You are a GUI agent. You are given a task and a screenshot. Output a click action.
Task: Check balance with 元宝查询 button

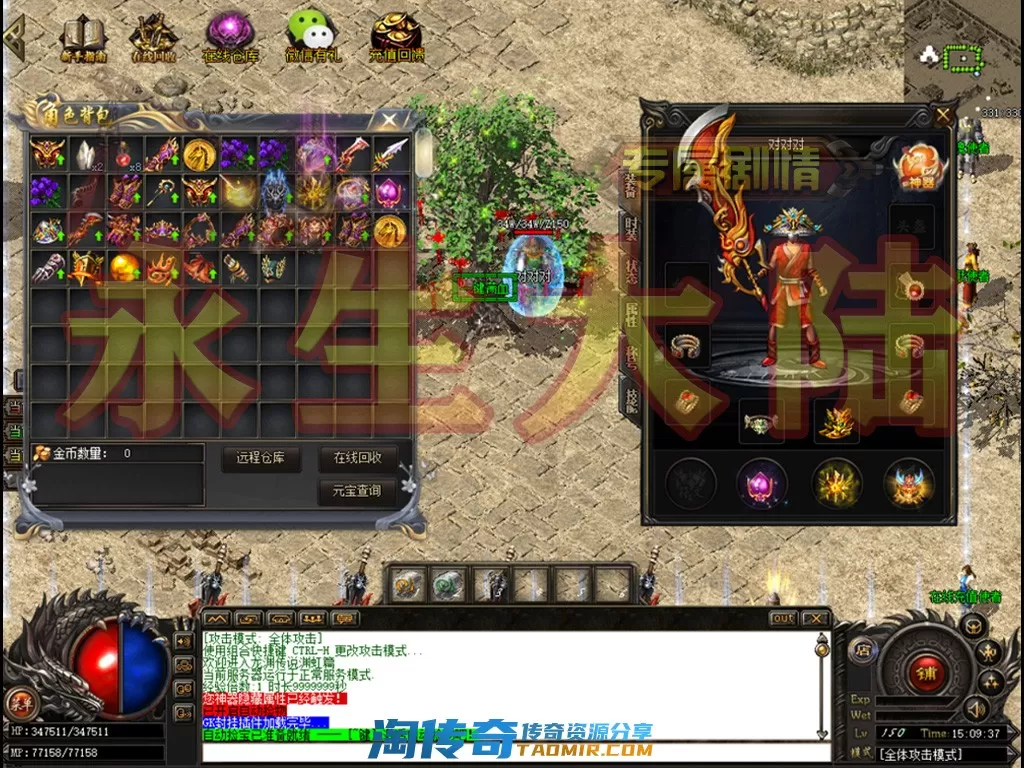click(x=357, y=491)
